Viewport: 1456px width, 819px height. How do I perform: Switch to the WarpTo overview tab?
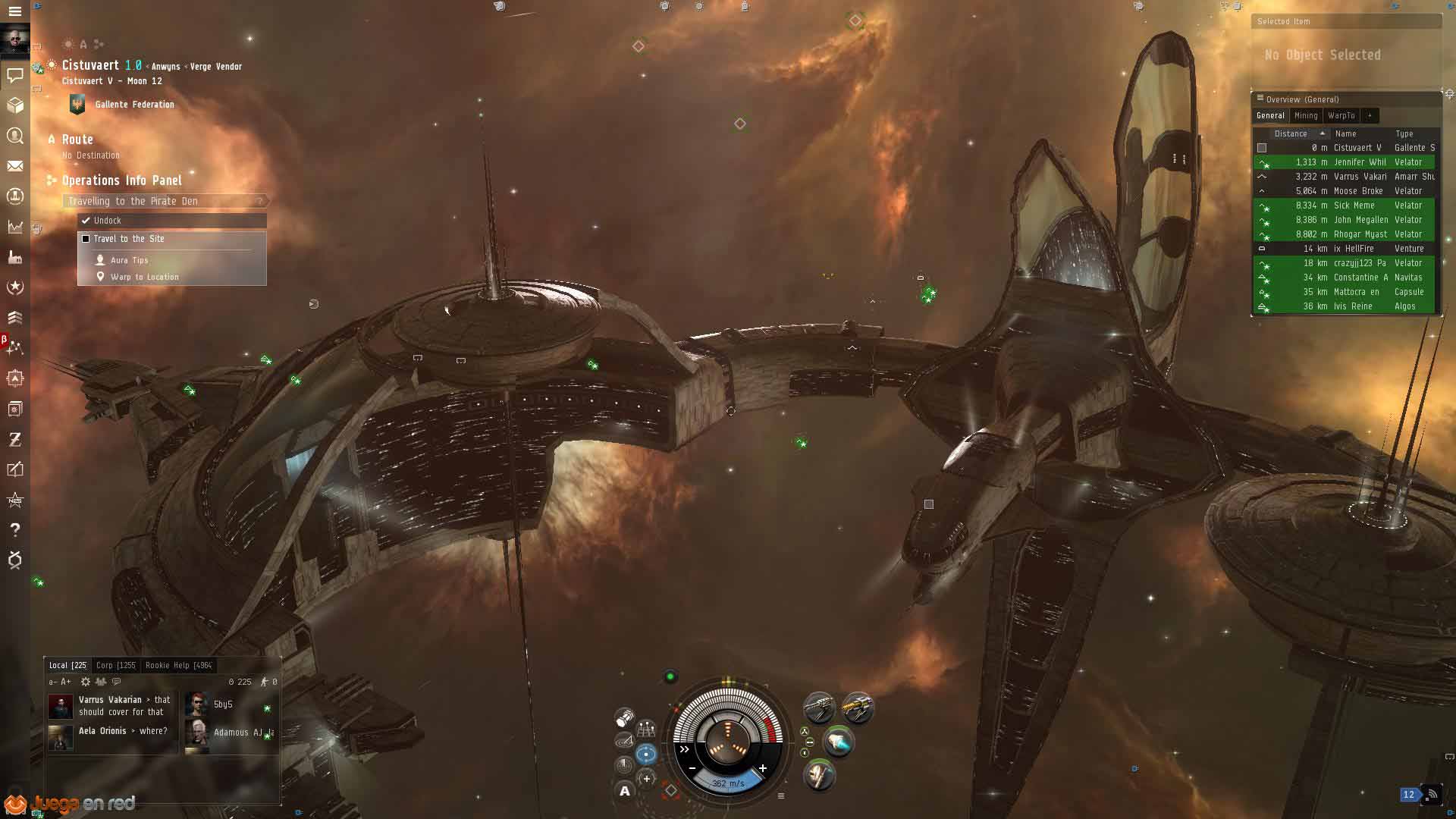tap(1341, 116)
